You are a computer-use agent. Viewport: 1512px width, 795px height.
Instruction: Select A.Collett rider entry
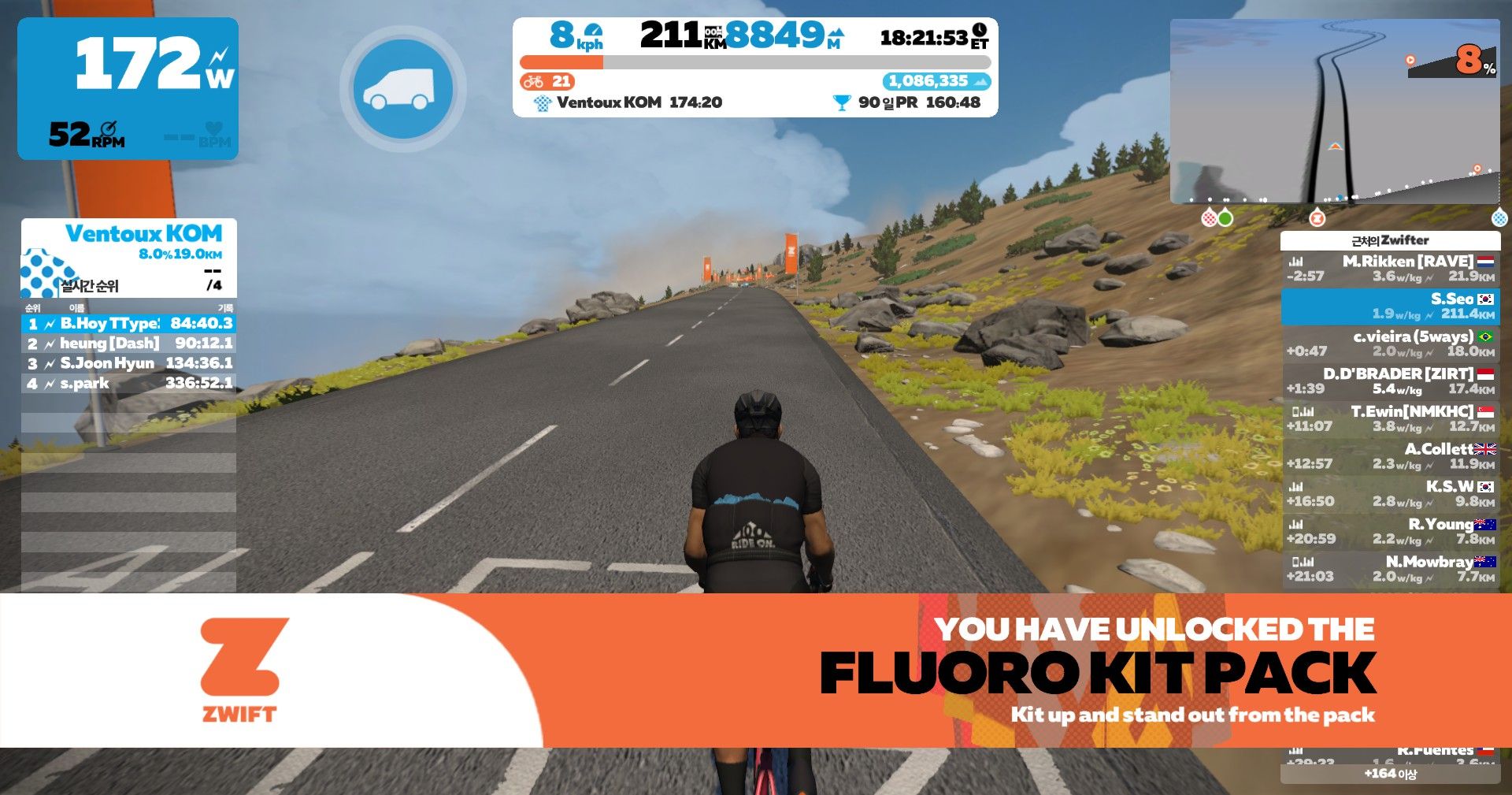point(1391,456)
